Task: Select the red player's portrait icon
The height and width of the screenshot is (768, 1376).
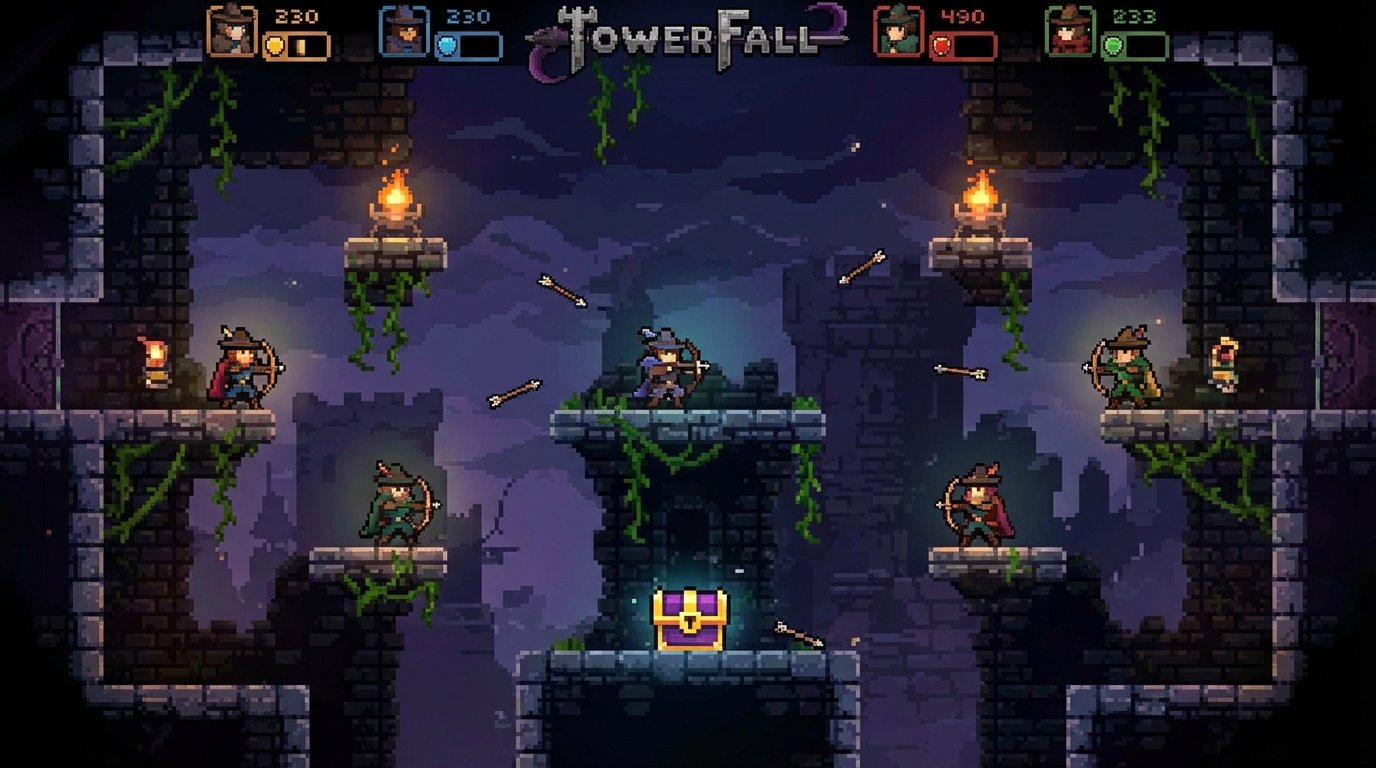Action: click(898, 30)
